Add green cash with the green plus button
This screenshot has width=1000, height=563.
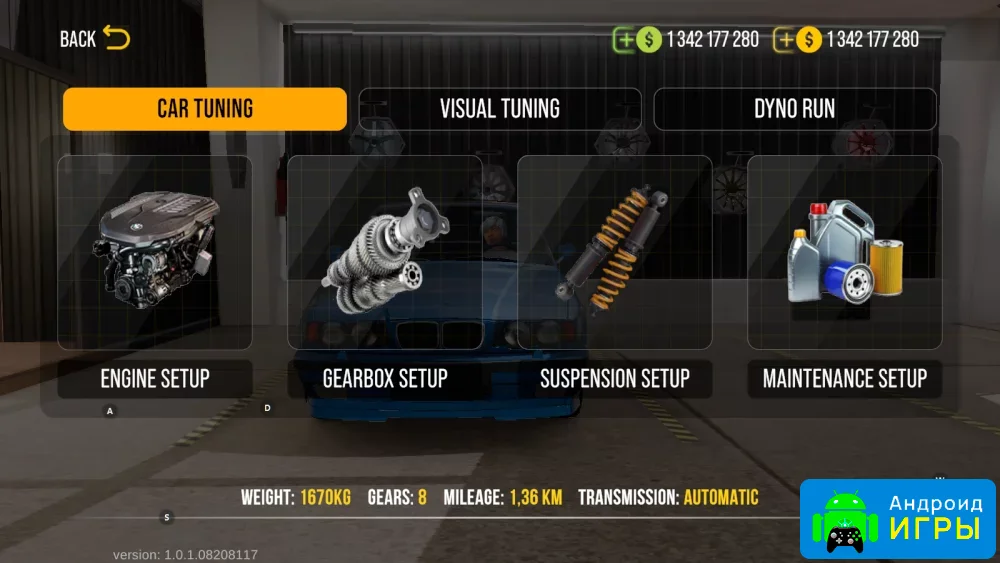pos(626,40)
